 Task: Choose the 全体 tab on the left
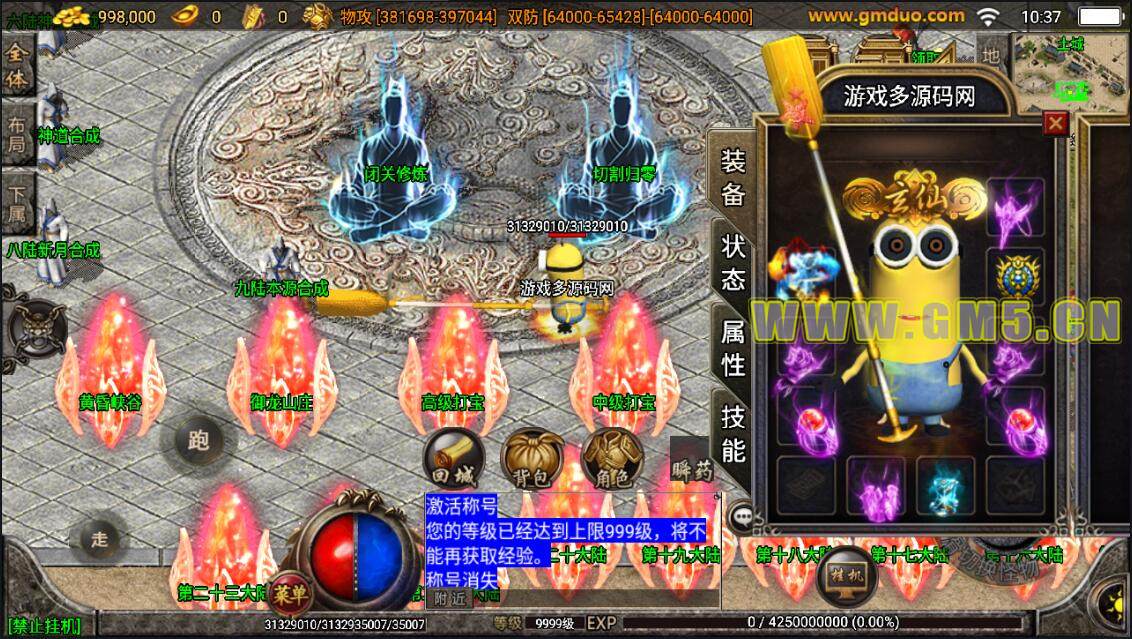(17, 67)
